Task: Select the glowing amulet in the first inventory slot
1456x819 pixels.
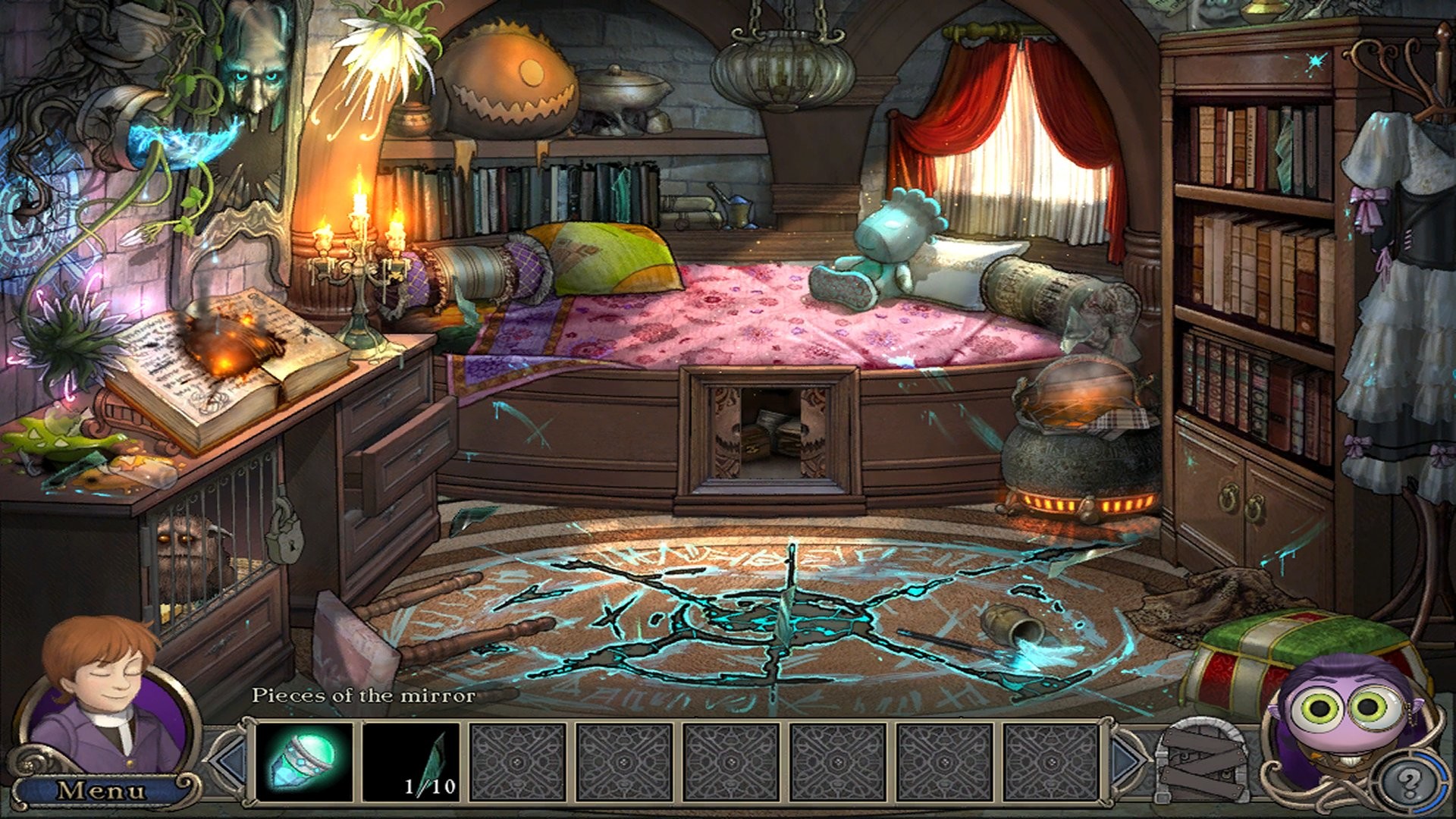Action: [x=300, y=761]
